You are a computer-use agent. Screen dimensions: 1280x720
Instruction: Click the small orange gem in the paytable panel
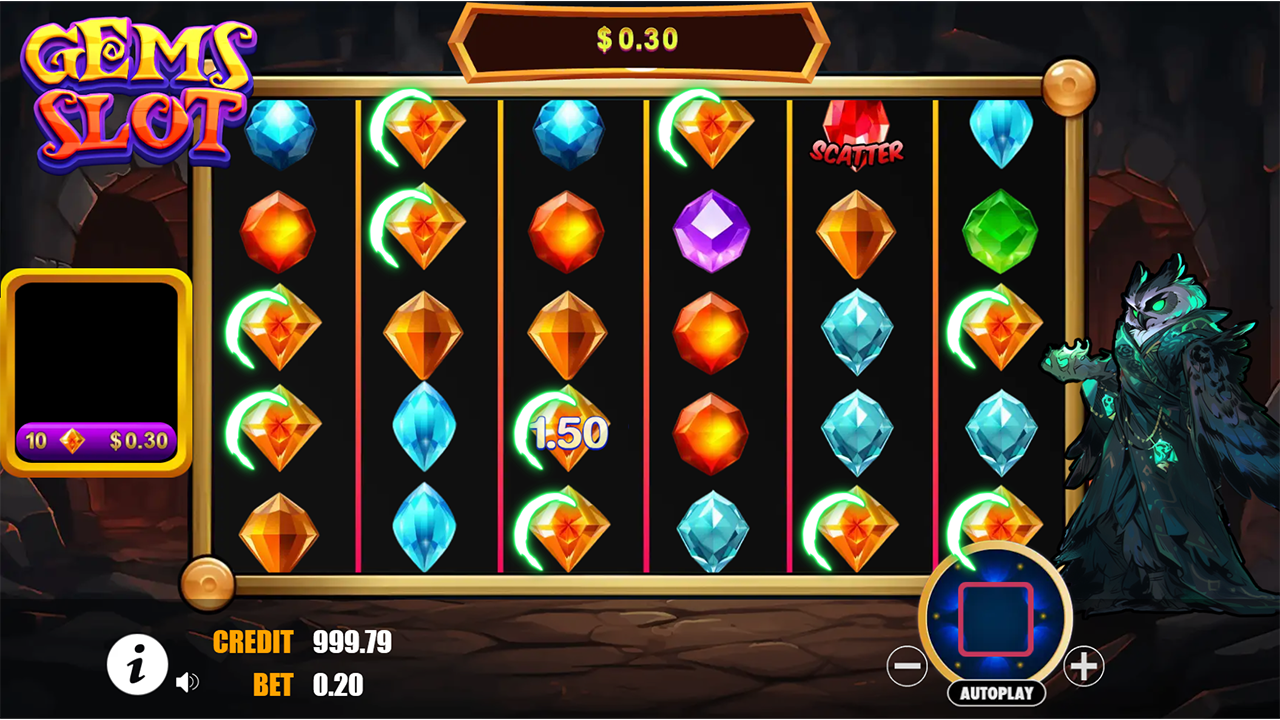71,440
